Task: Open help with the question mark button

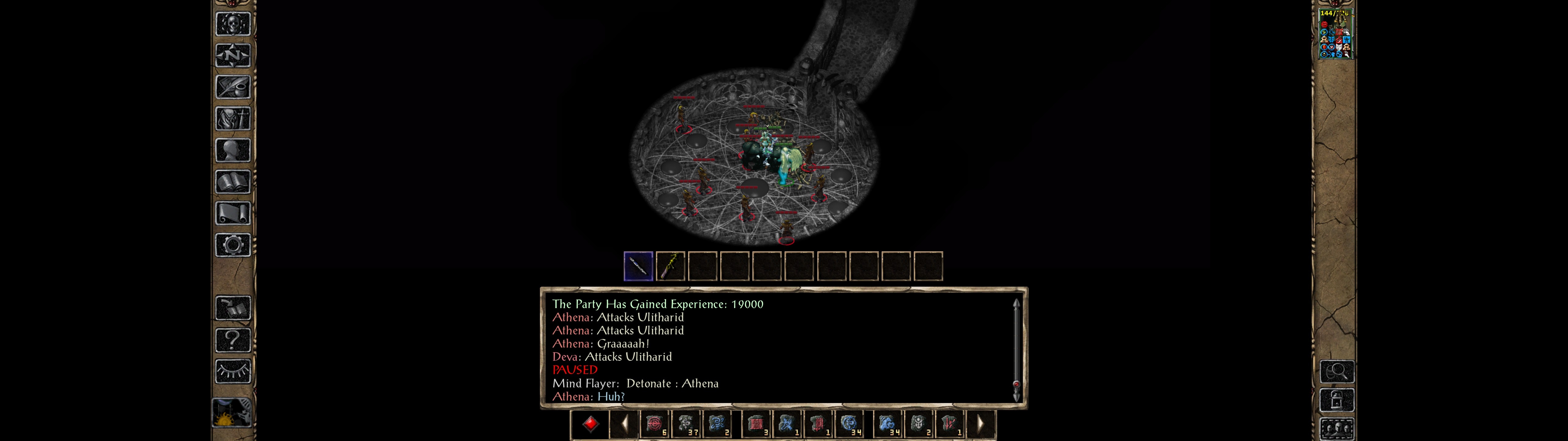Action: (233, 340)
